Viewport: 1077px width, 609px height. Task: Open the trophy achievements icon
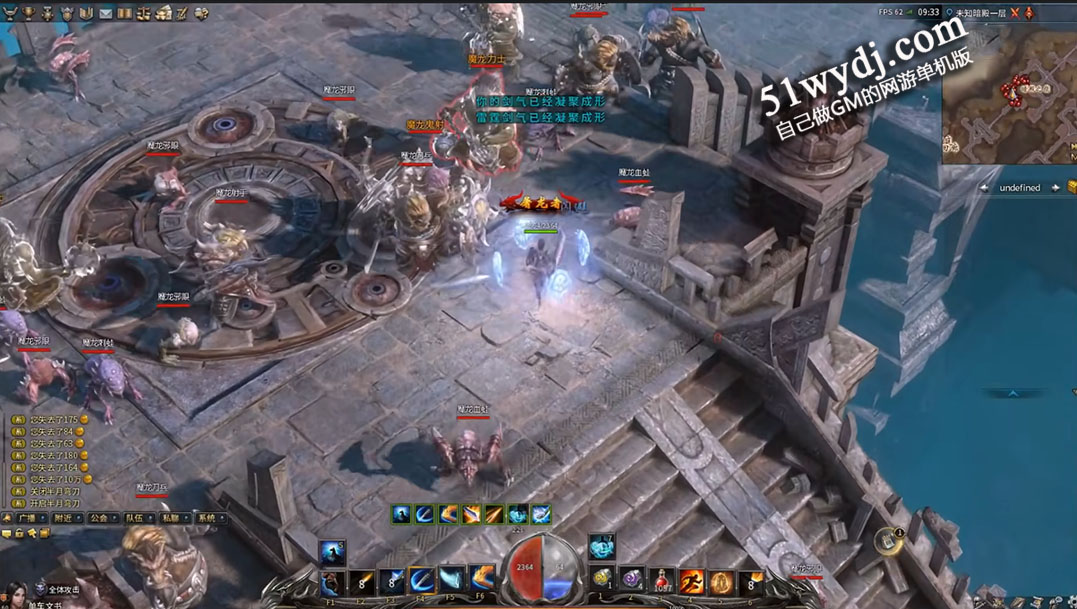(28, 13)
